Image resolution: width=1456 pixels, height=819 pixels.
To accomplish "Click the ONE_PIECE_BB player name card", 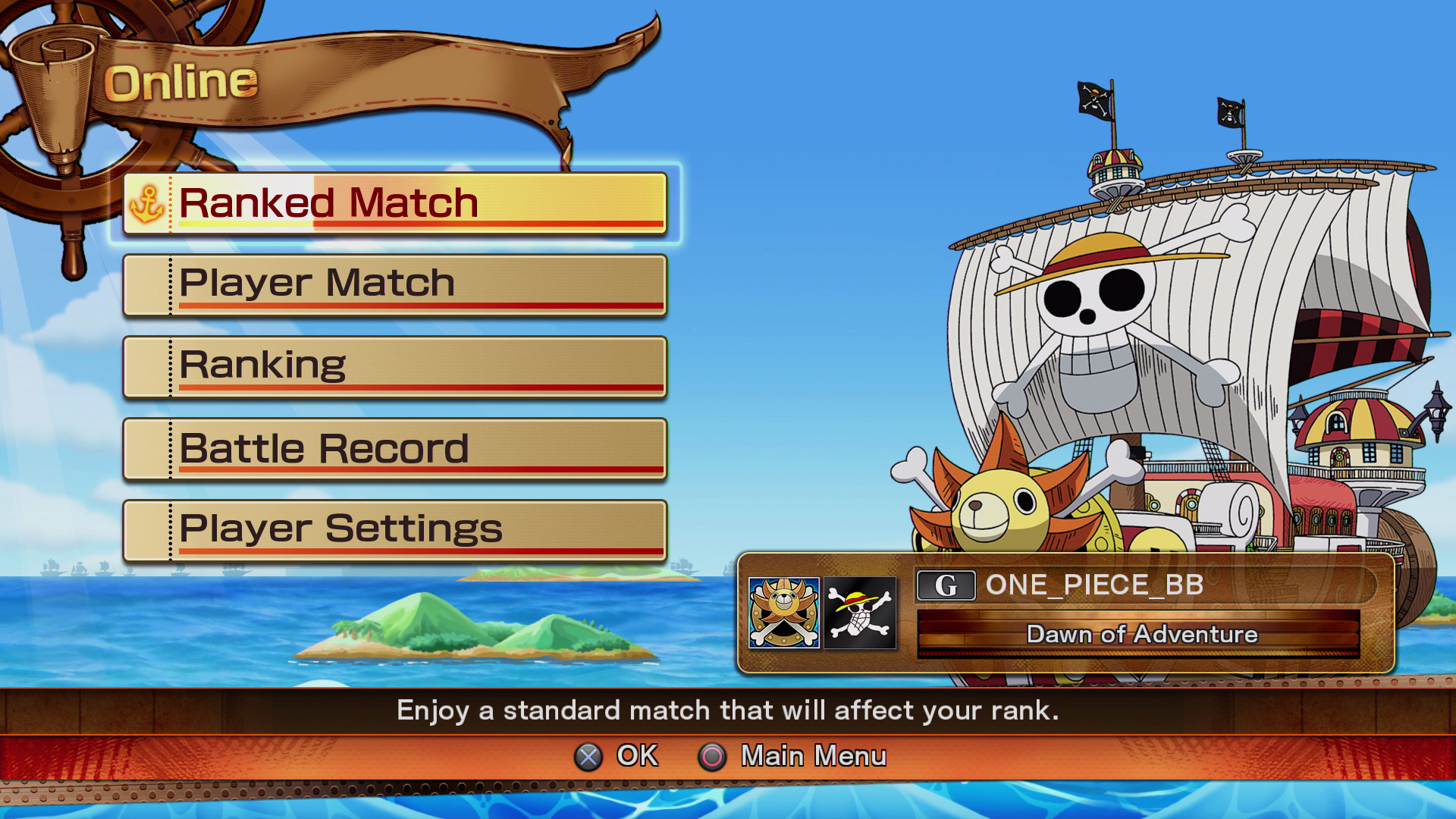I will [1145, 585].
